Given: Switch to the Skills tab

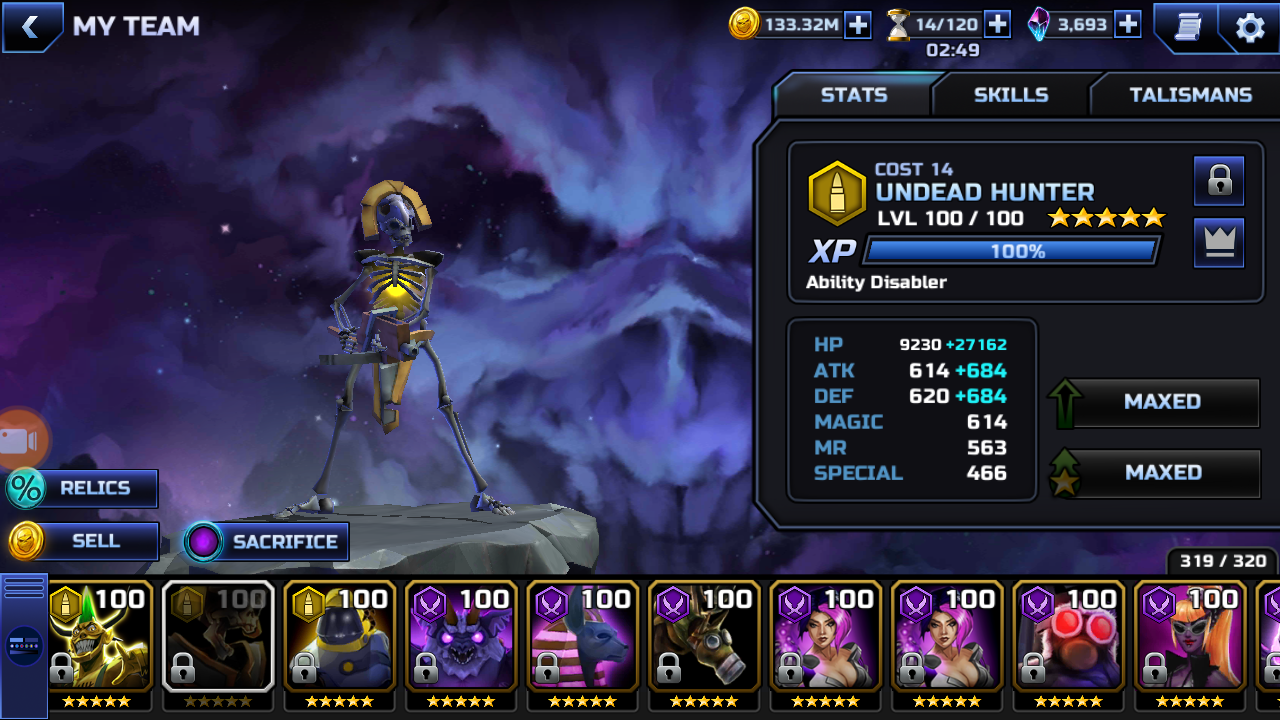Looking at the screenshot, I should click(x=1011, y=95).
